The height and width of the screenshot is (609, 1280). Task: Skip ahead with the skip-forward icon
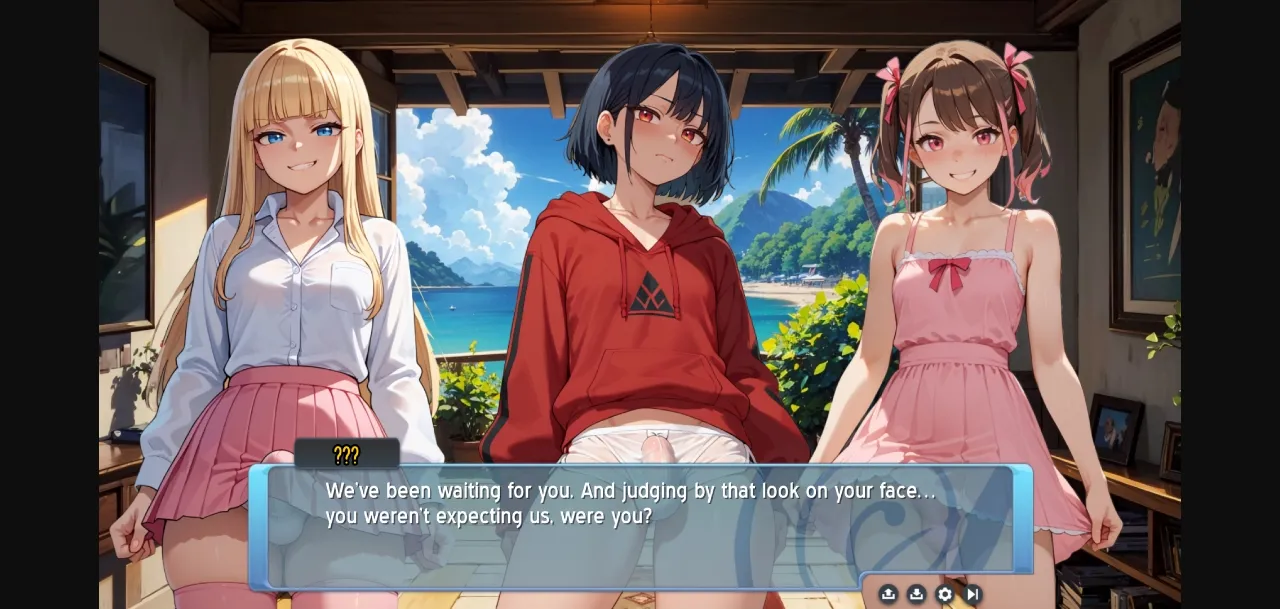tap(972, 594)
